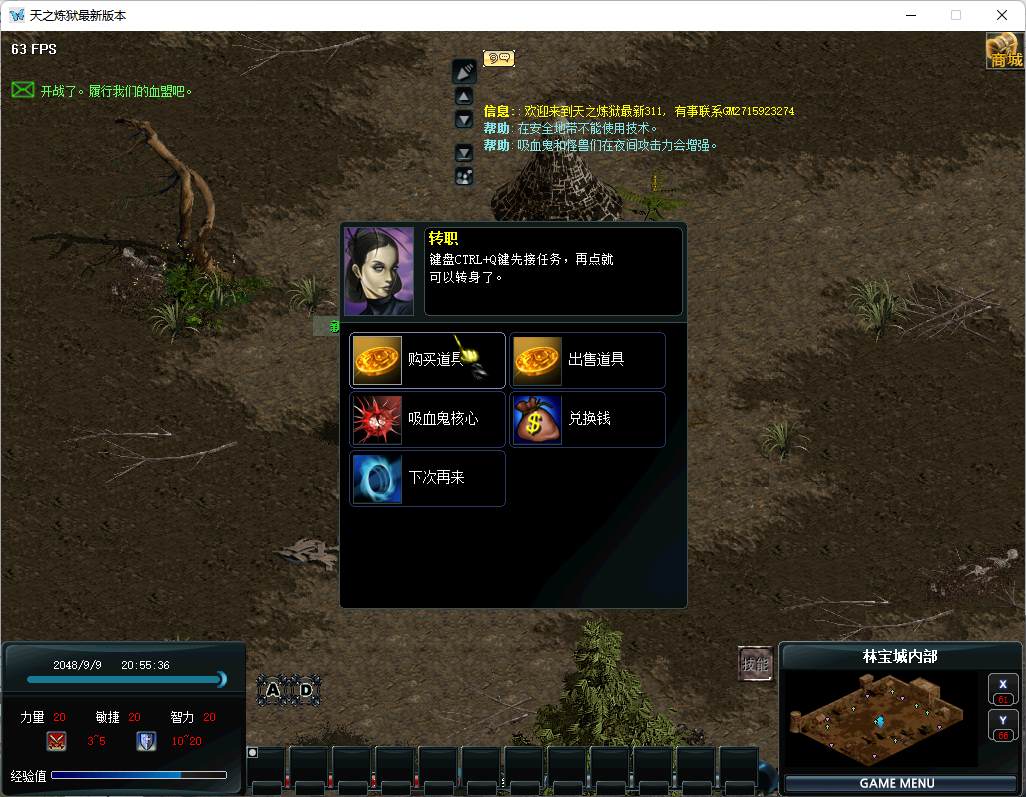
Task: Click the NPC woman portrait
Action: pos(379,271)
